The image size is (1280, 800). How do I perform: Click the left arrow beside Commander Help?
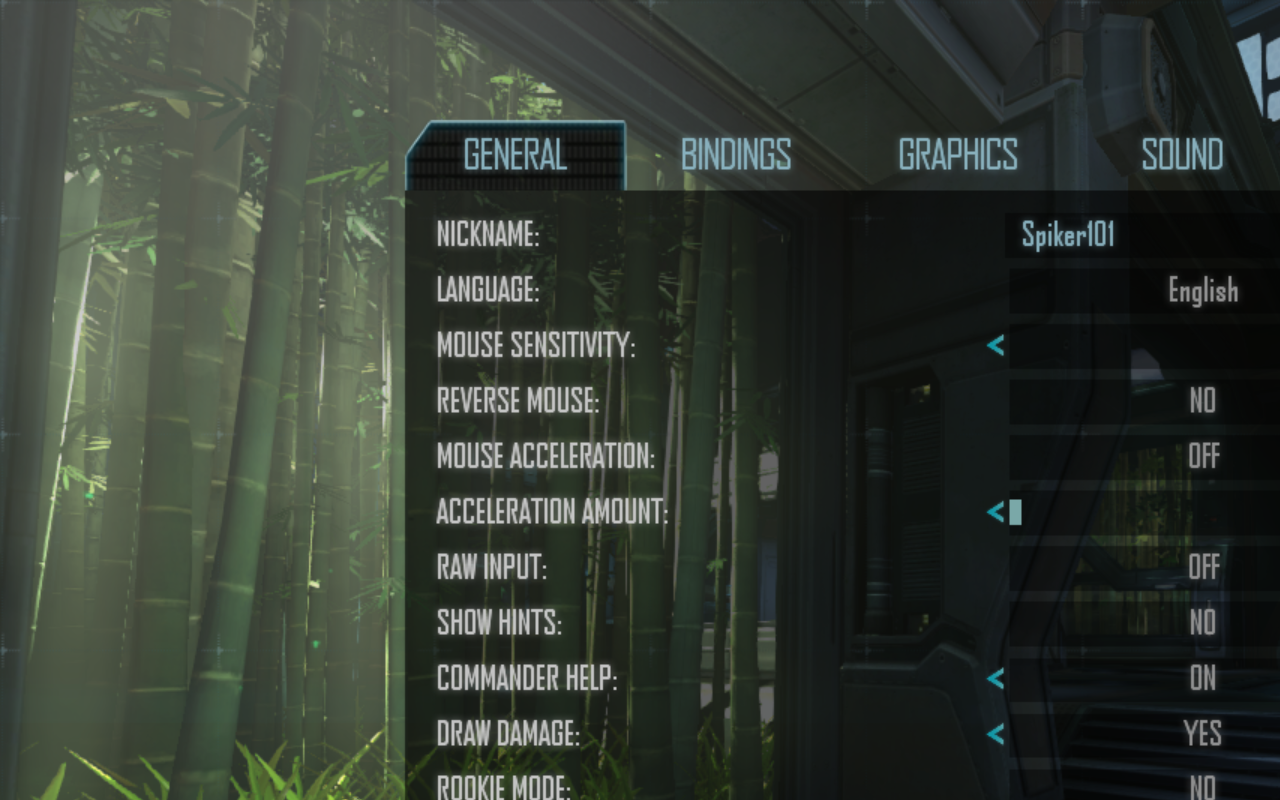coord(996,679)
